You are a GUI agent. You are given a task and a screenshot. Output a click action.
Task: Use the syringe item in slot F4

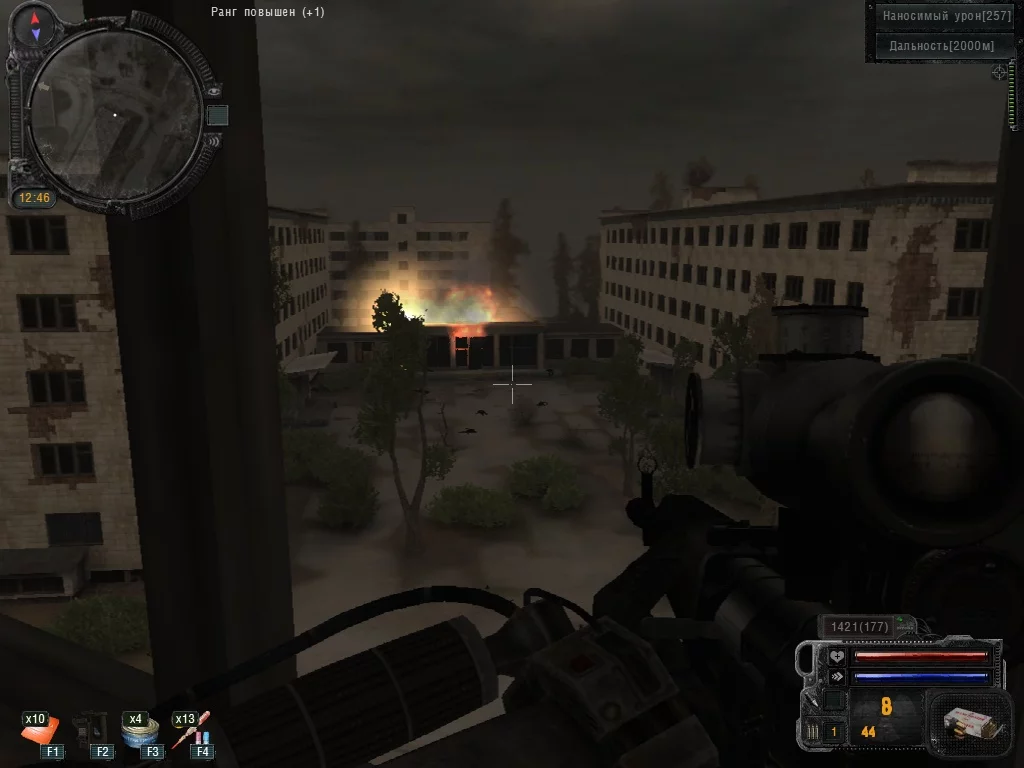pos(191,731)
